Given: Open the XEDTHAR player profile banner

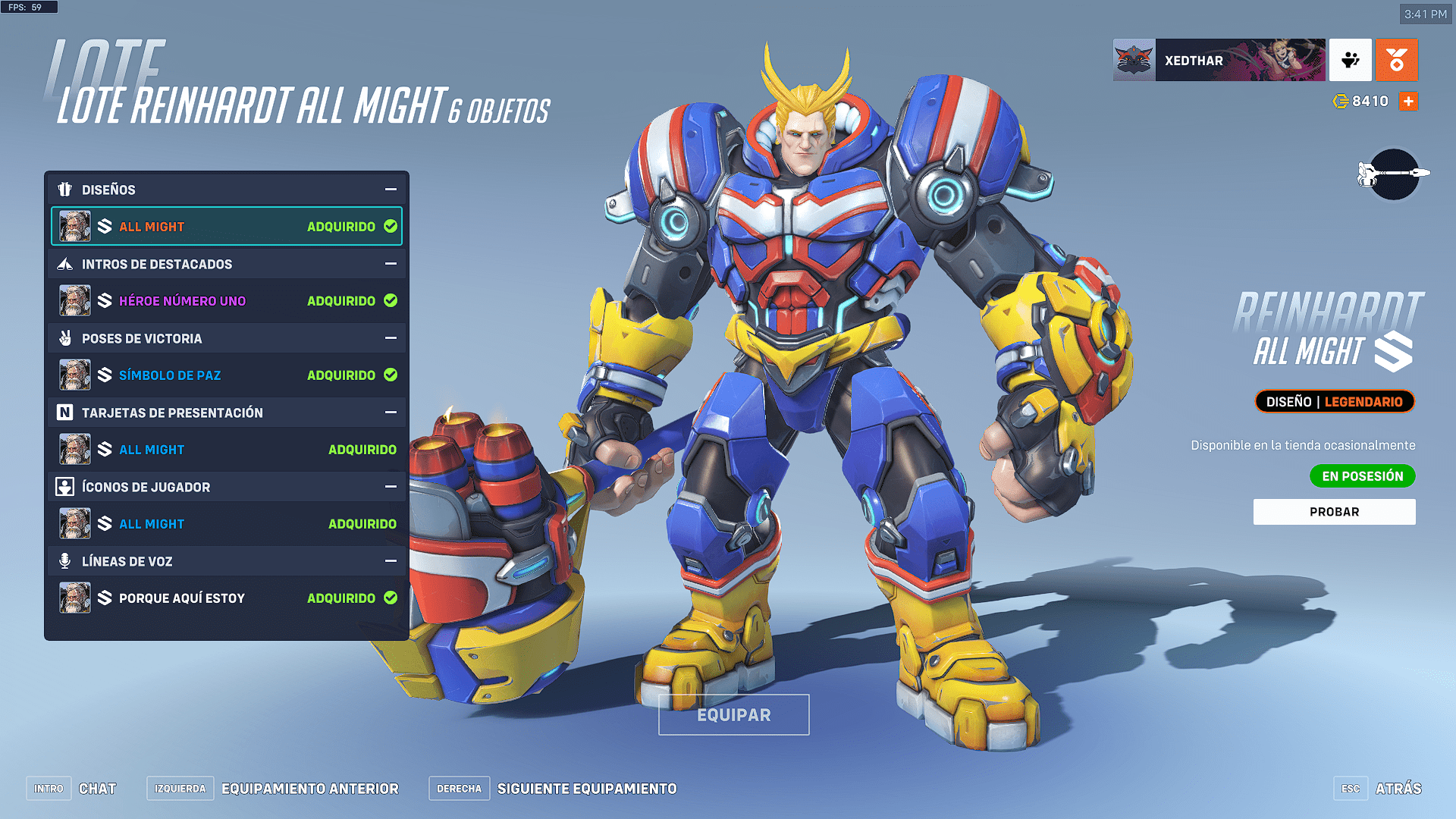Looking at the screenshot, I should (1219, 60).
